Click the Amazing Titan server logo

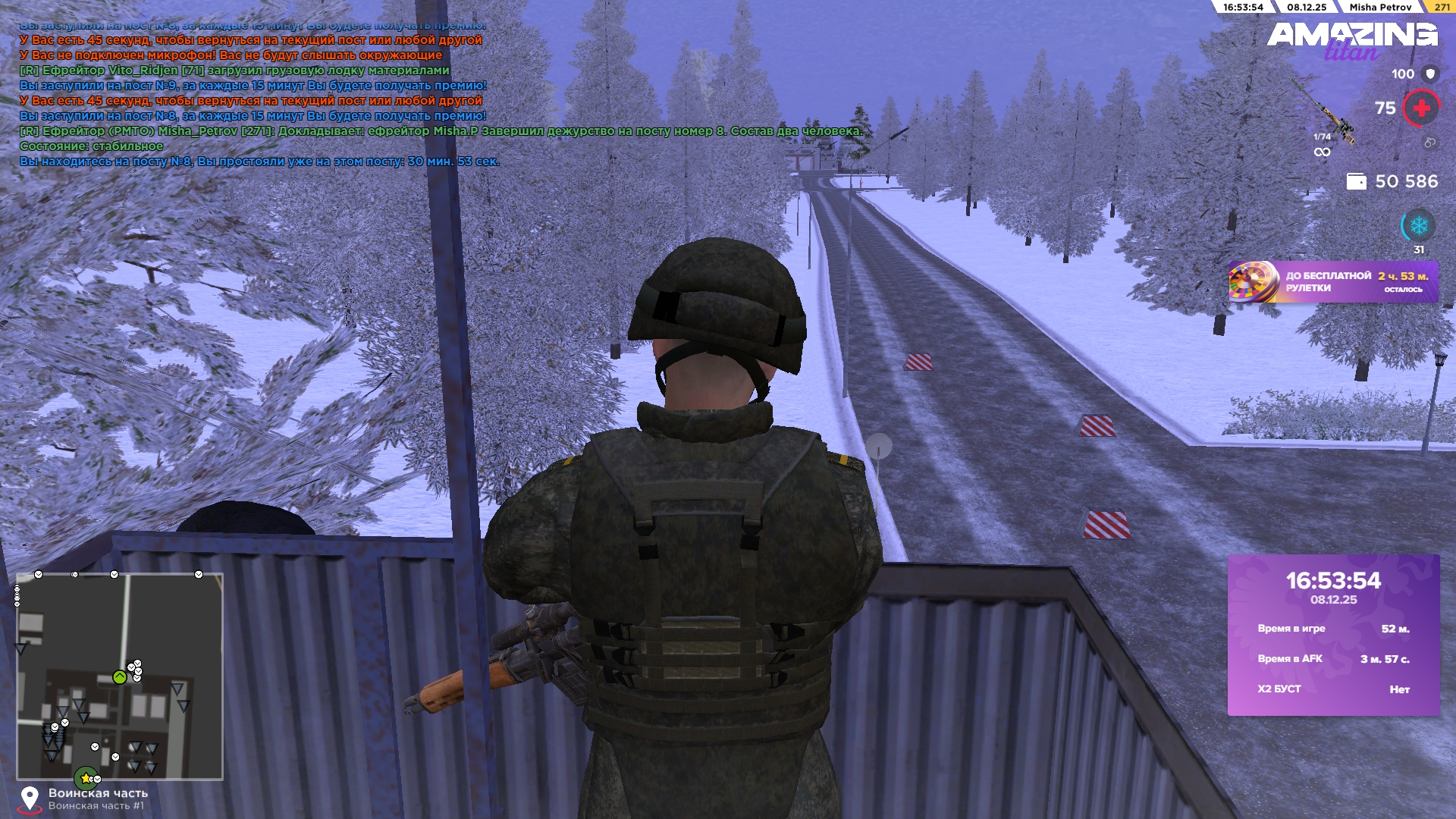(x=1352, y=39)
